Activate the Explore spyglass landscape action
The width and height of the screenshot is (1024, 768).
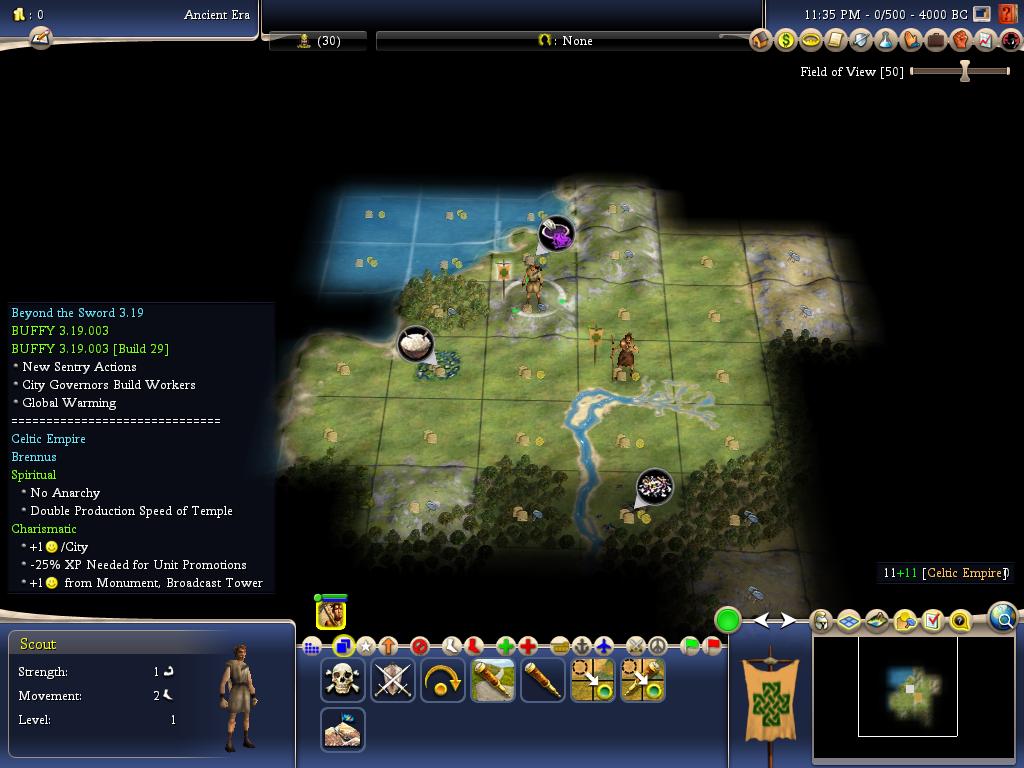[492, 681]
